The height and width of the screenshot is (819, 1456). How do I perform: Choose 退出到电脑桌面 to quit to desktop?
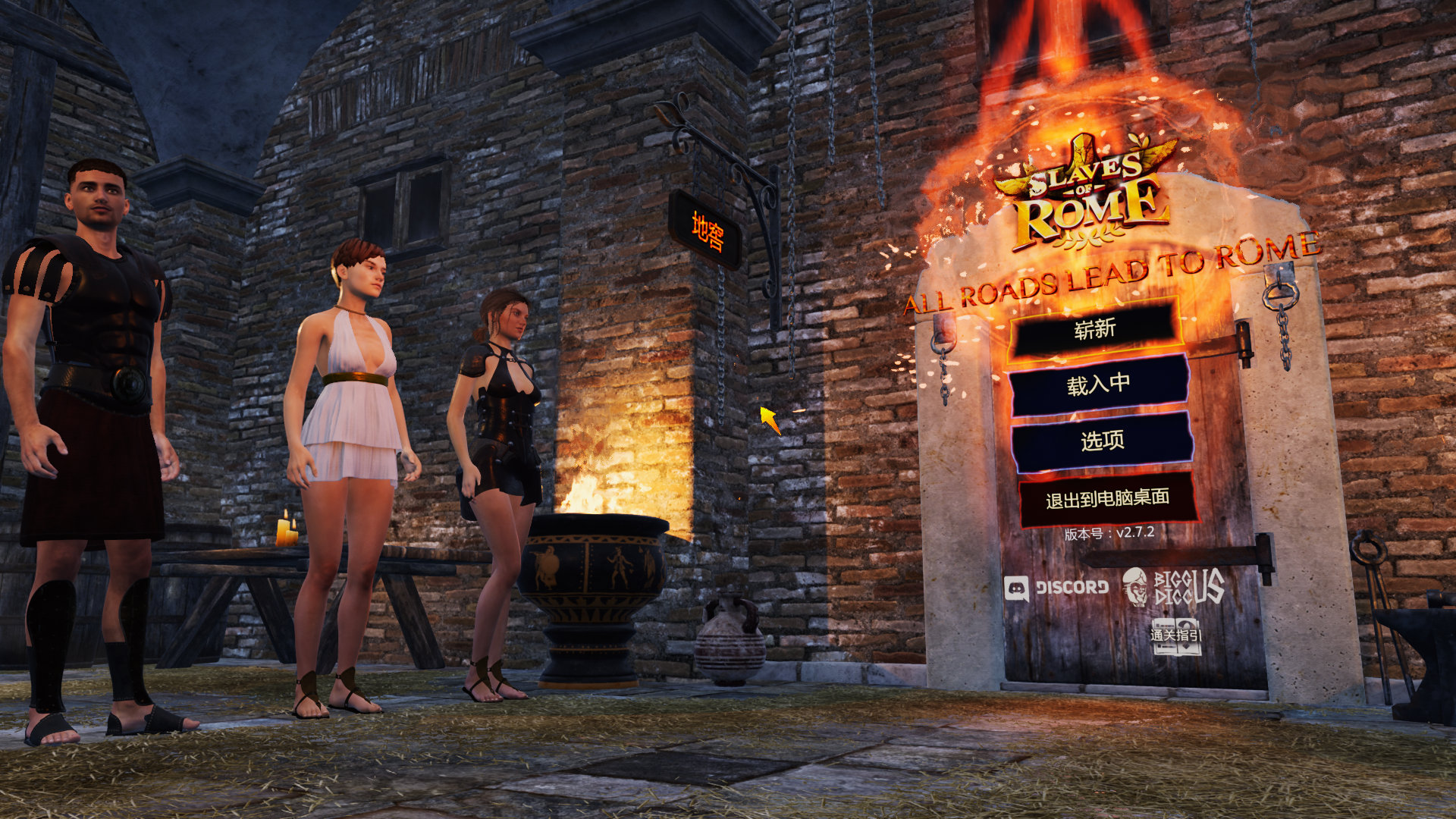coord(1107,499)
